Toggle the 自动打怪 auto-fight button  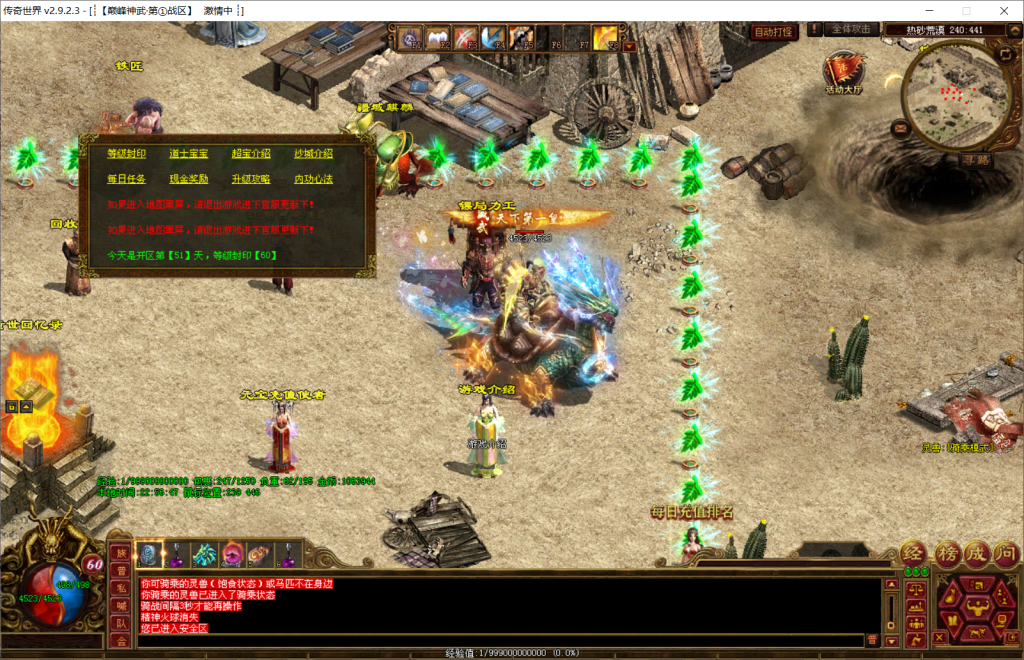pos(773,32)
